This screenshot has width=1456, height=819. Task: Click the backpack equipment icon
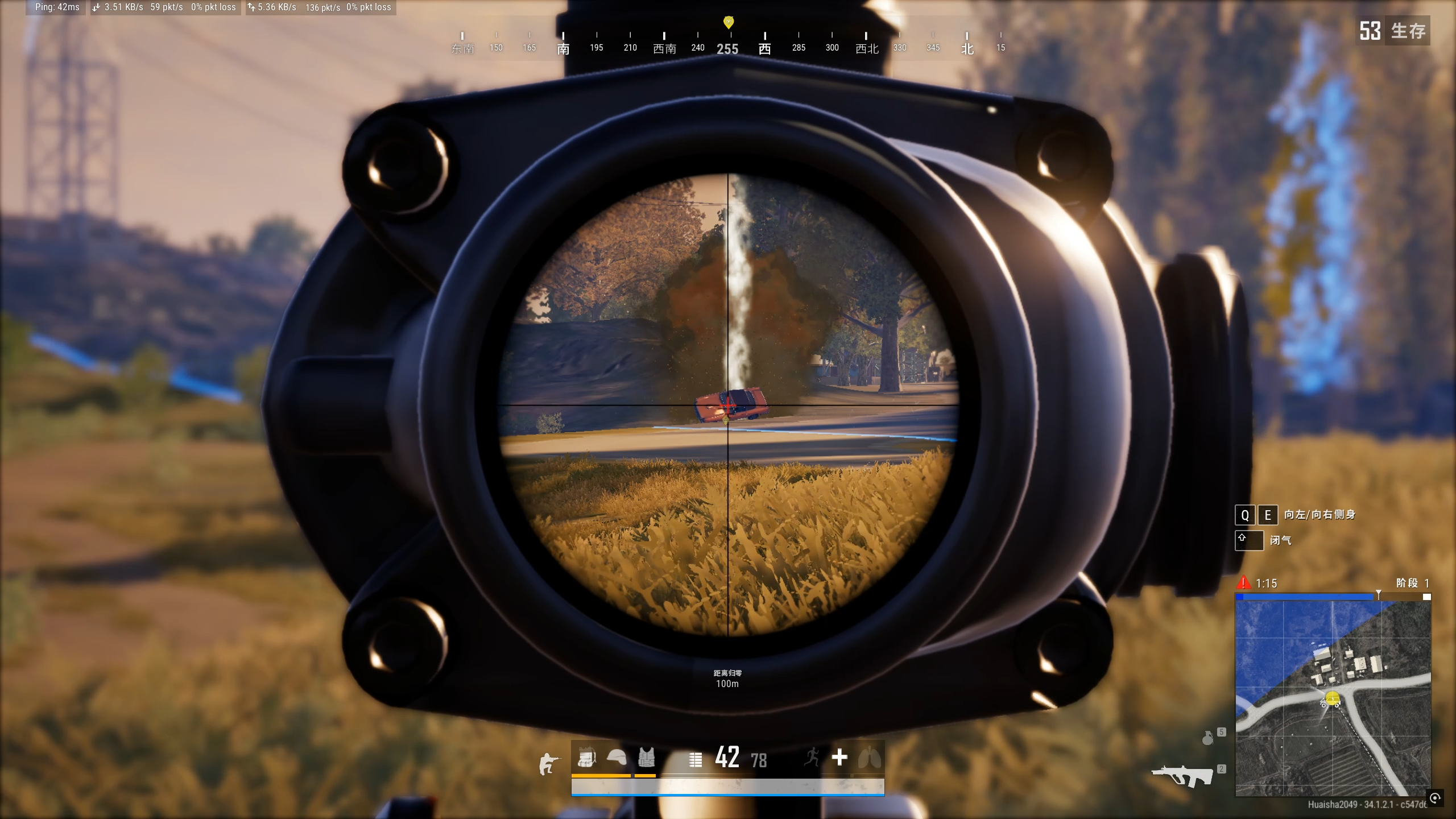click(x=586, y=758)
